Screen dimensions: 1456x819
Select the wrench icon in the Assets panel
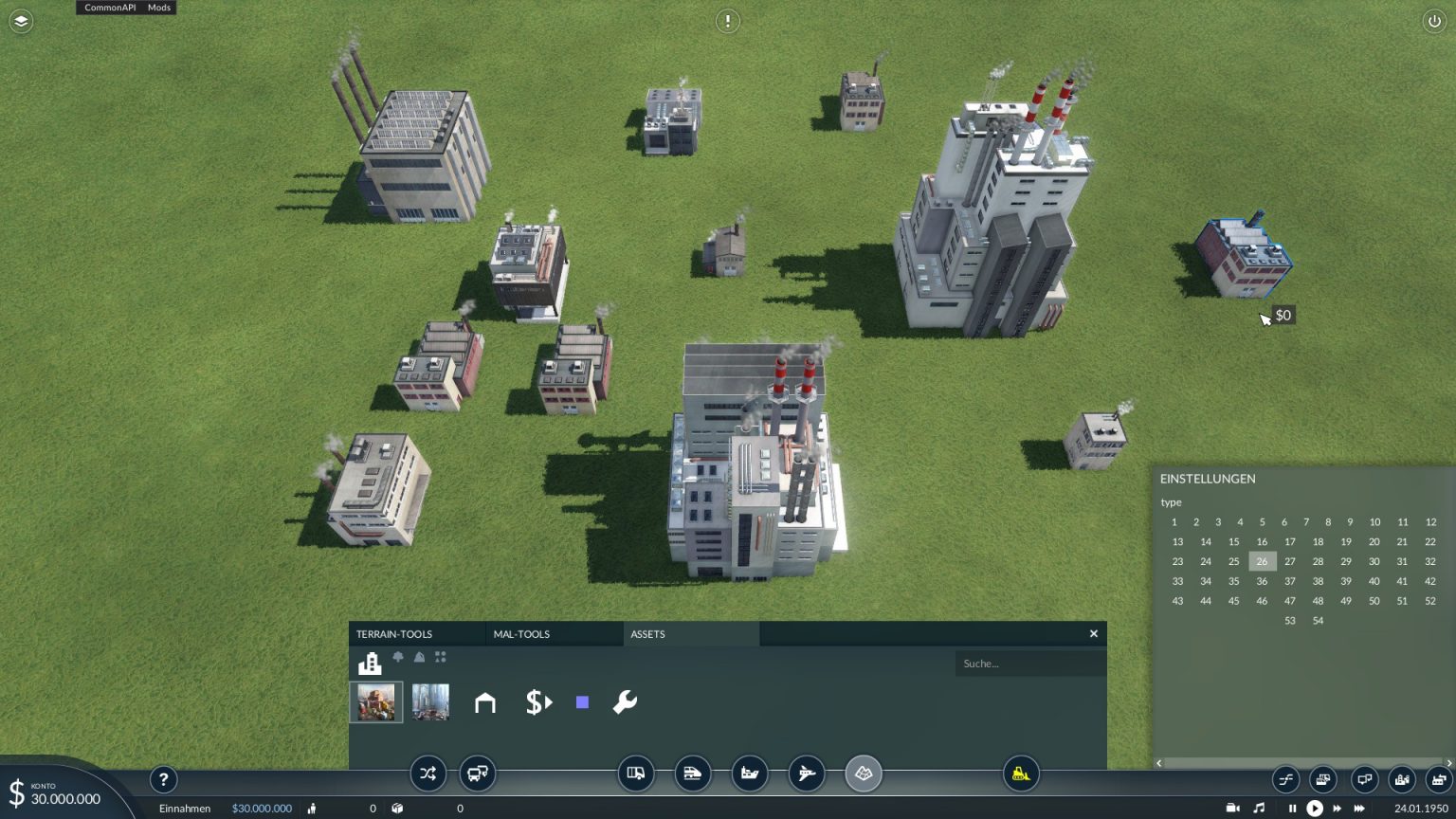[625, 702]
